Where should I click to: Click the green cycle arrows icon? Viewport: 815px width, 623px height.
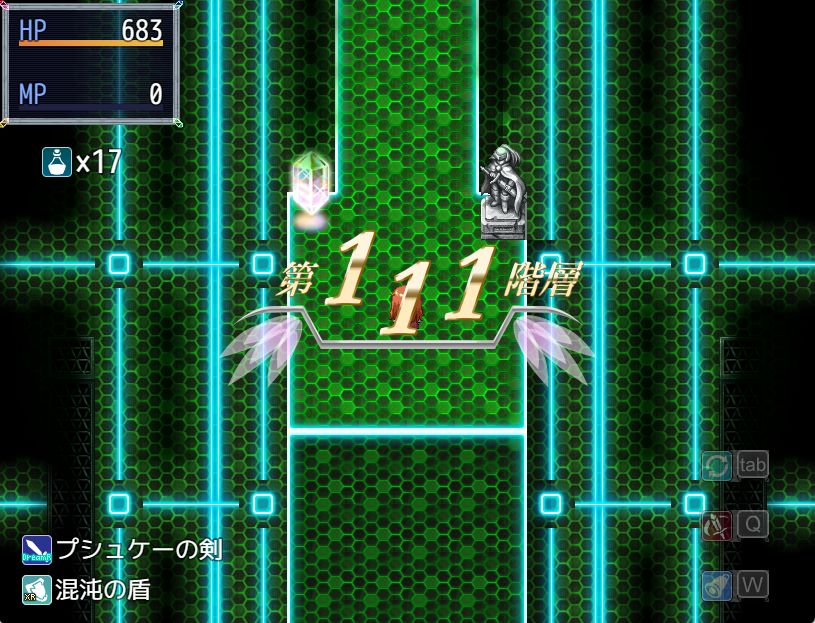716,465
